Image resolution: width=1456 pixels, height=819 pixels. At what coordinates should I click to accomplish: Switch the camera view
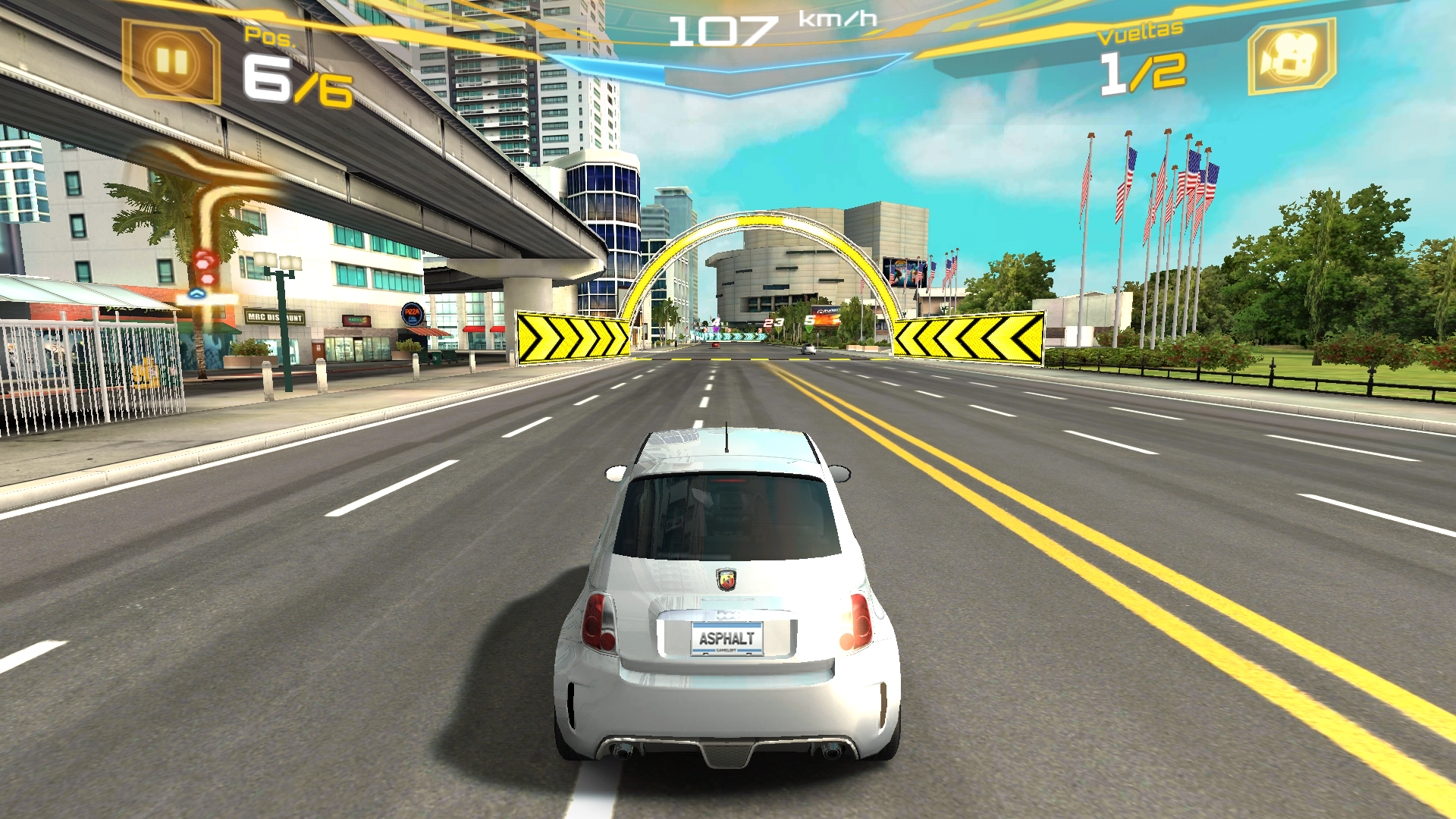(1291, 57)
